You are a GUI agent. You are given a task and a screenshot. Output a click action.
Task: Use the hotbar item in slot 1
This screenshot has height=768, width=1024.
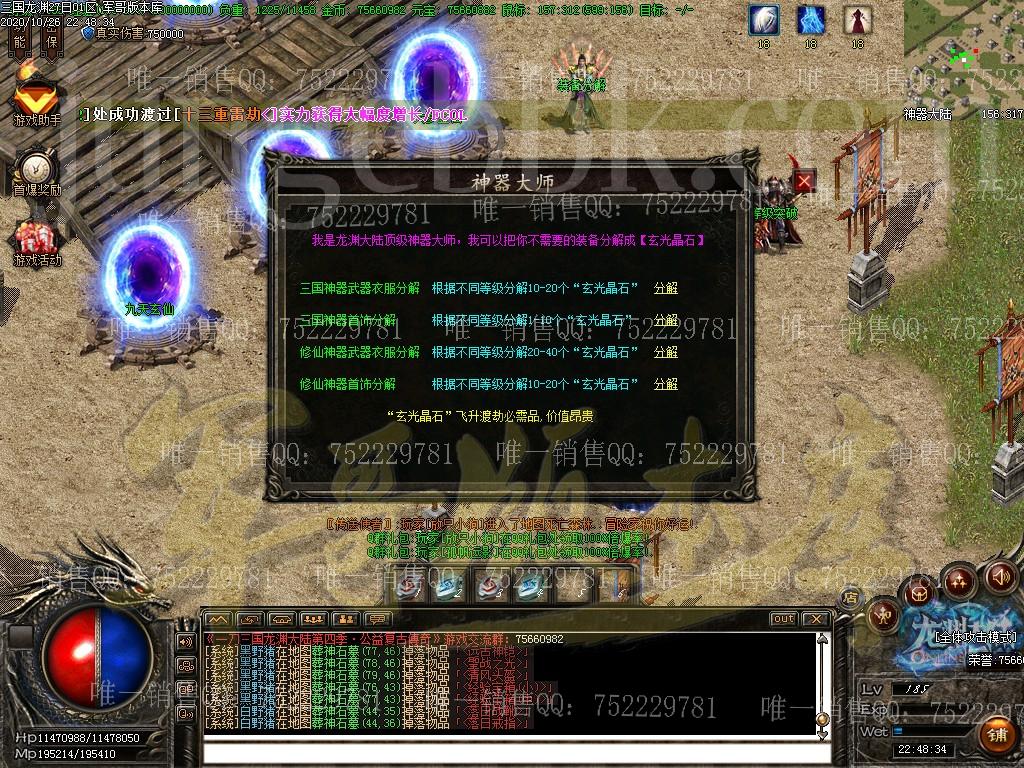[x=408, y=587]
